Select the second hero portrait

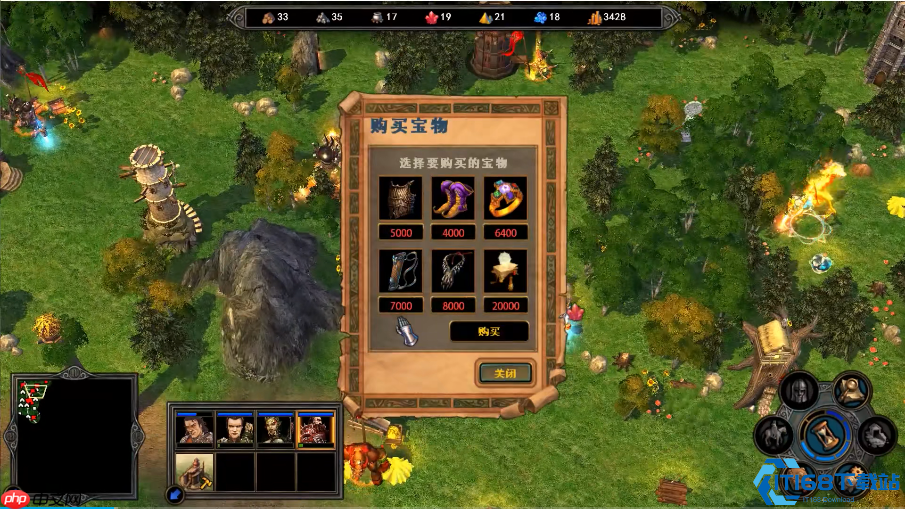coord(235,429)
